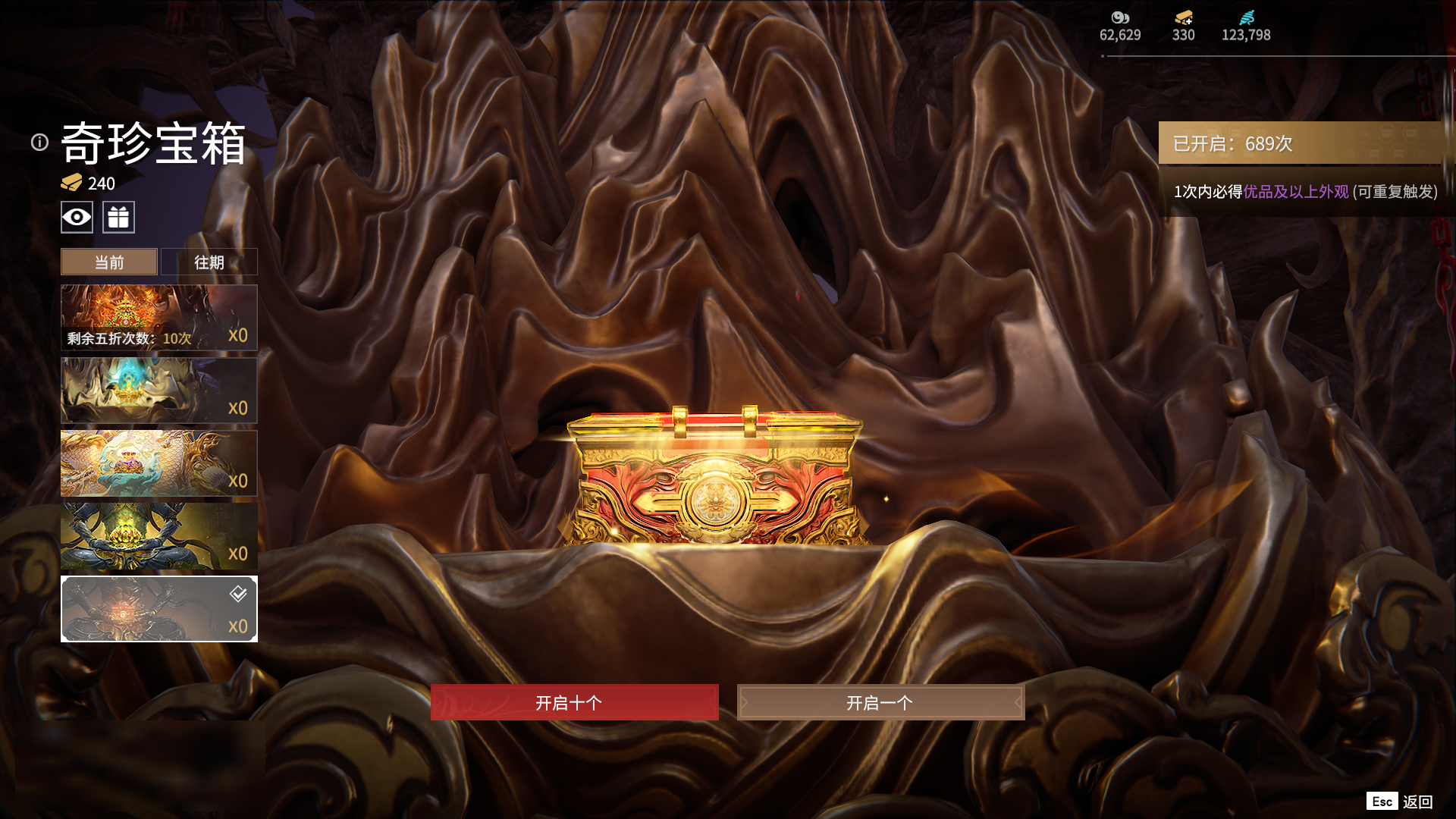Viewport: 1456px width, 819px height.
Task: Select the pastel dragon chest thumbnail
Action: (x=158, y=463)
